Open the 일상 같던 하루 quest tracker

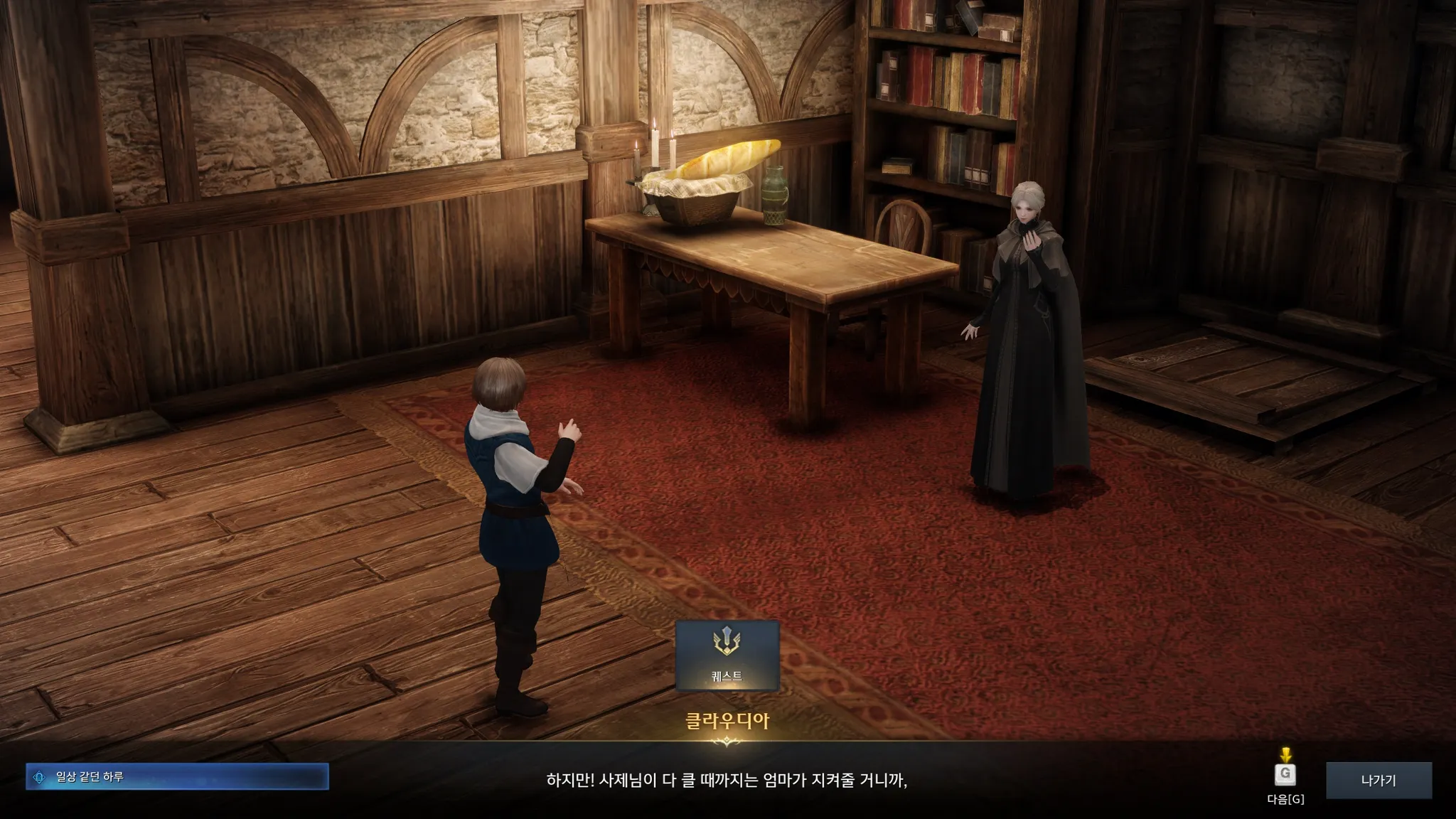(177, 777)
